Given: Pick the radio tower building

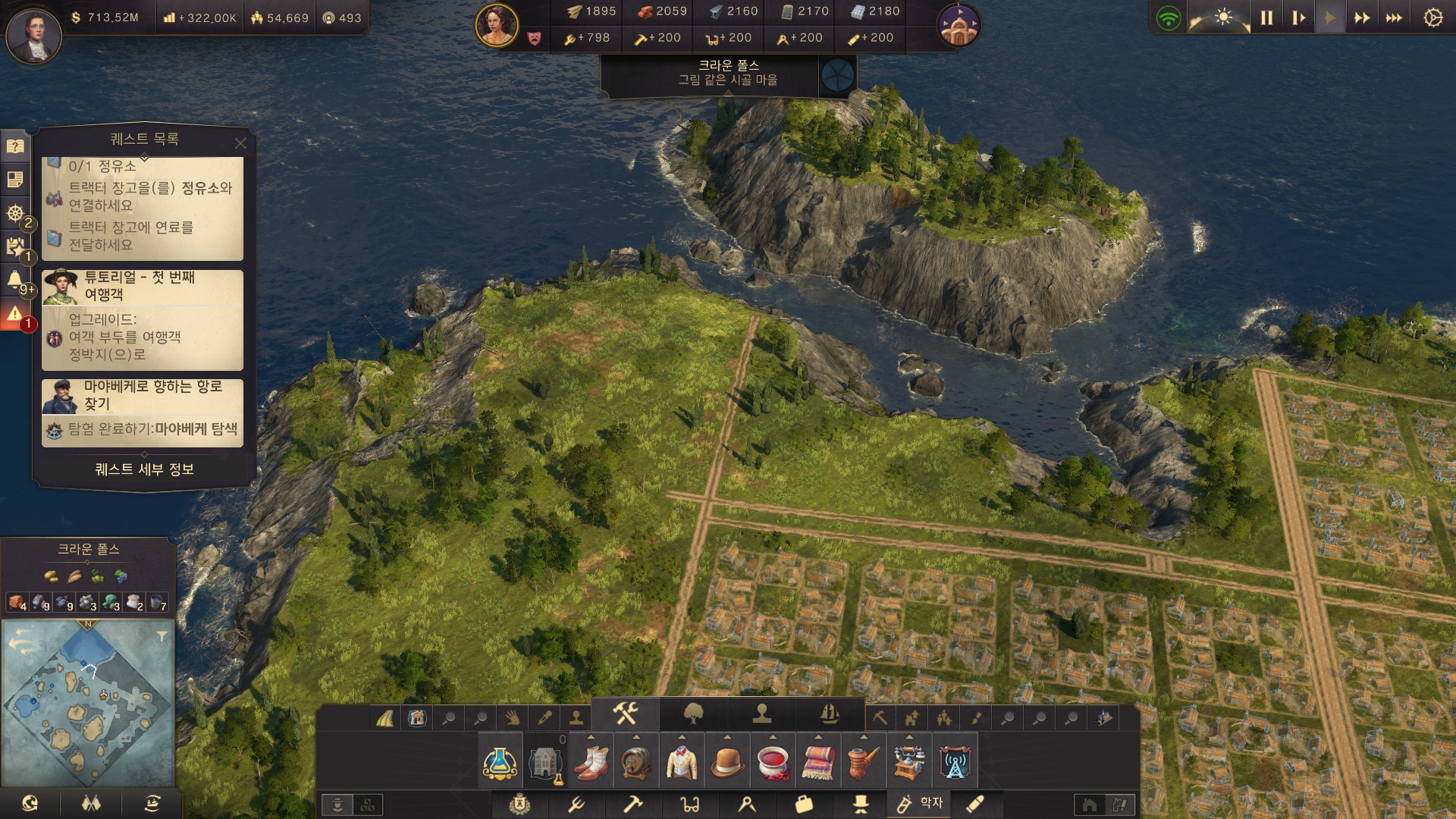Looking at the screenshot, I should click(x=955, y=762).
